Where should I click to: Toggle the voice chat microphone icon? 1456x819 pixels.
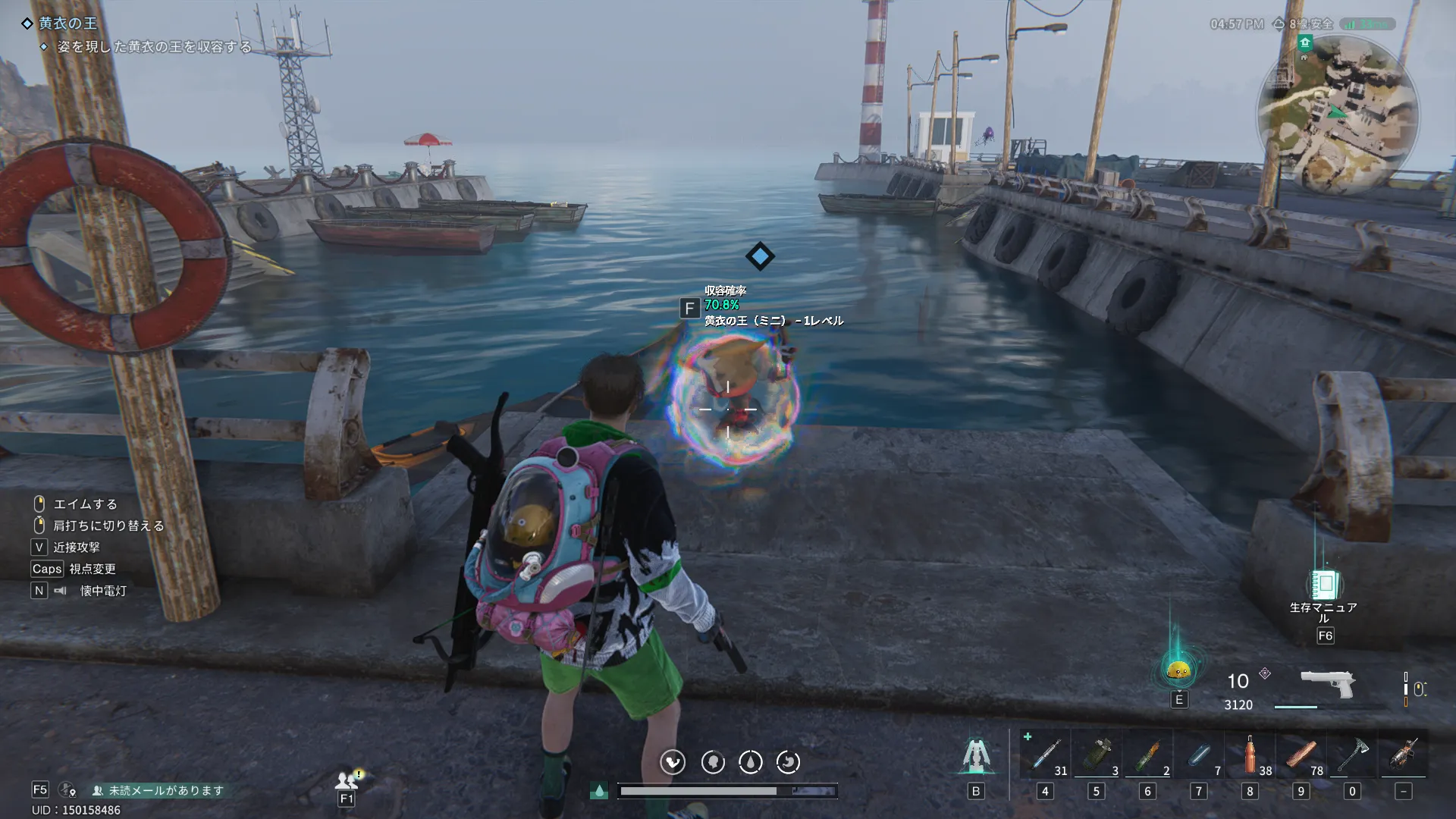[67, 790]
